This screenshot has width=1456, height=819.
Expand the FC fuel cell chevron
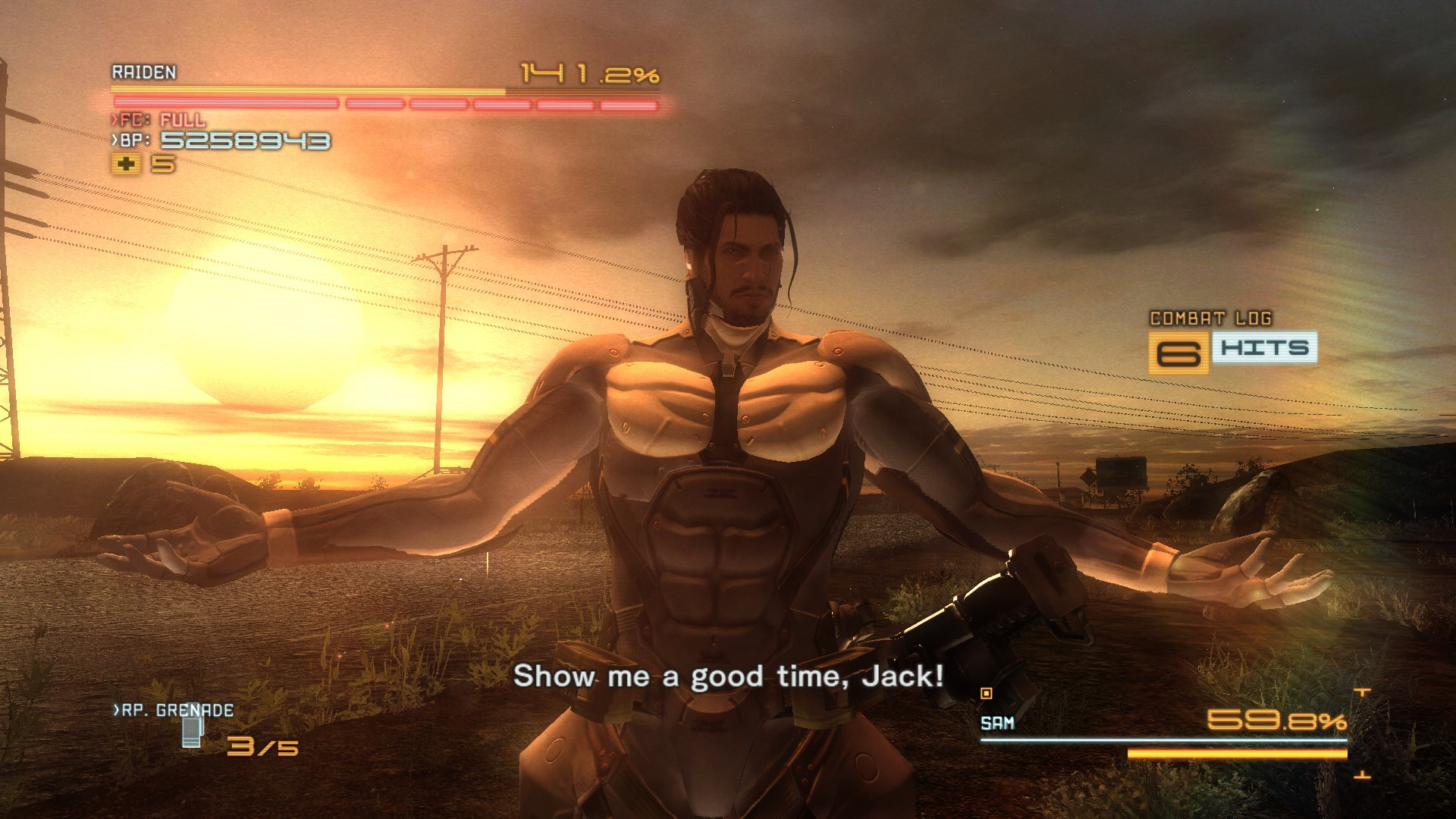coord(115,119)
